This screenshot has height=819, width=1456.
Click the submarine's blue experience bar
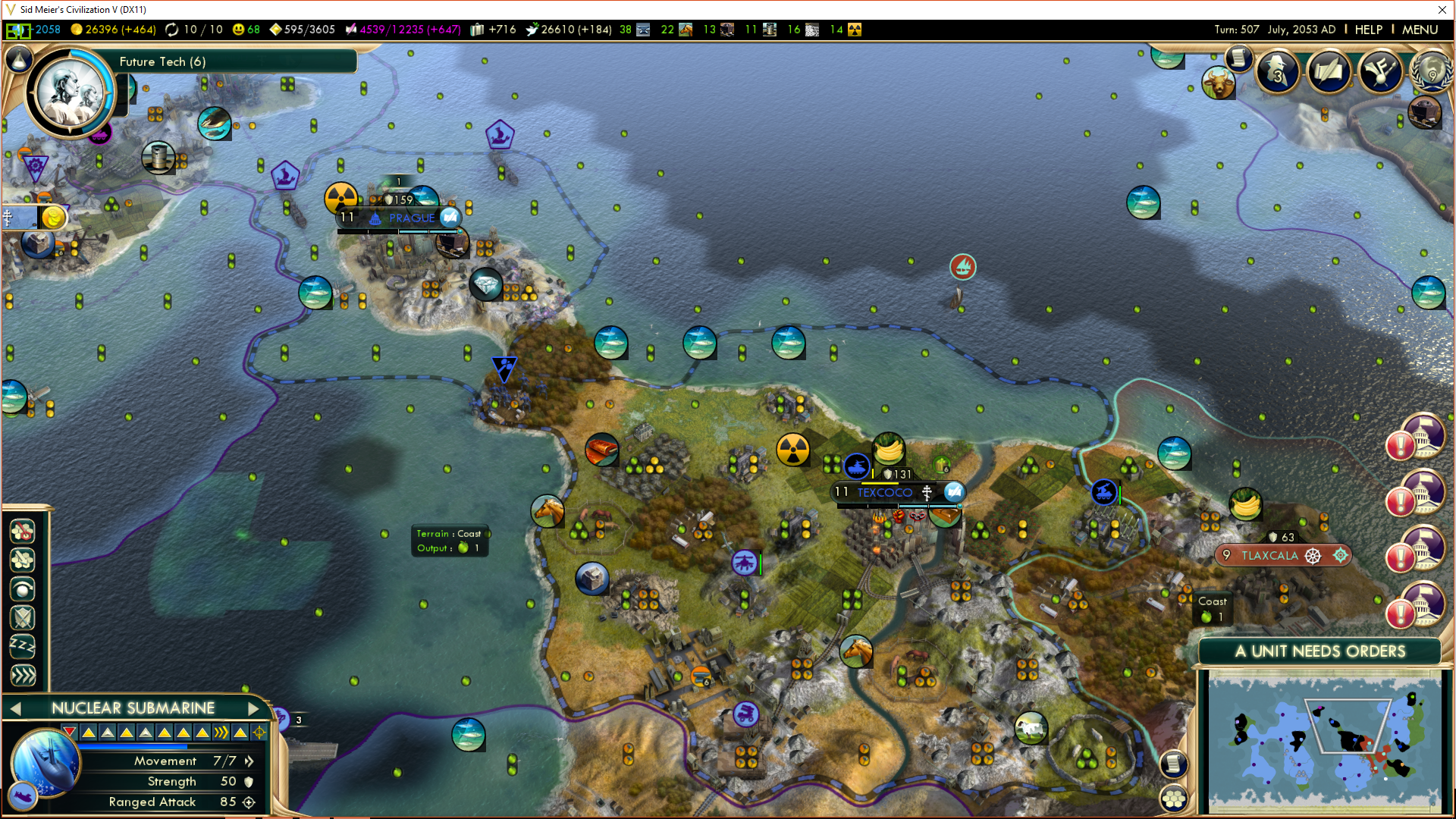[x=133, y=747]
